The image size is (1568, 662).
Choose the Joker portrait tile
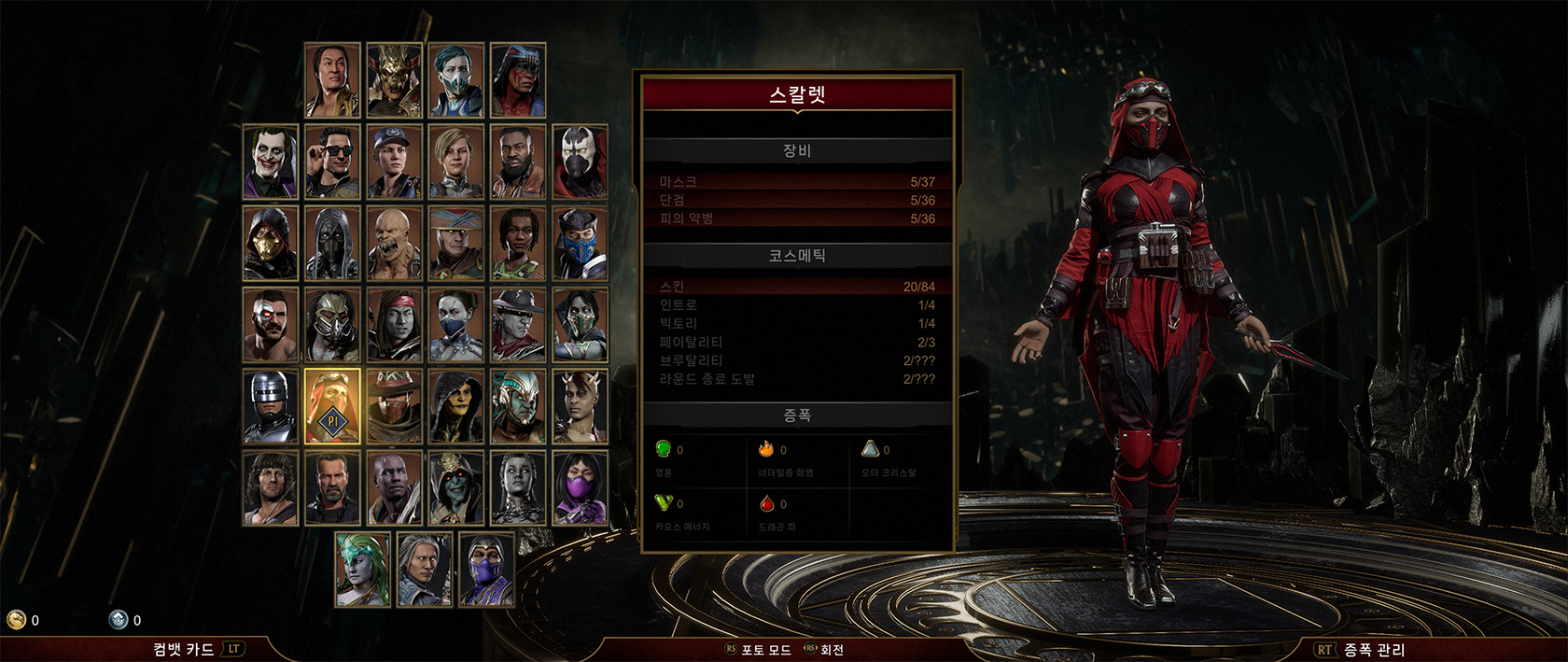coord(271,162)
